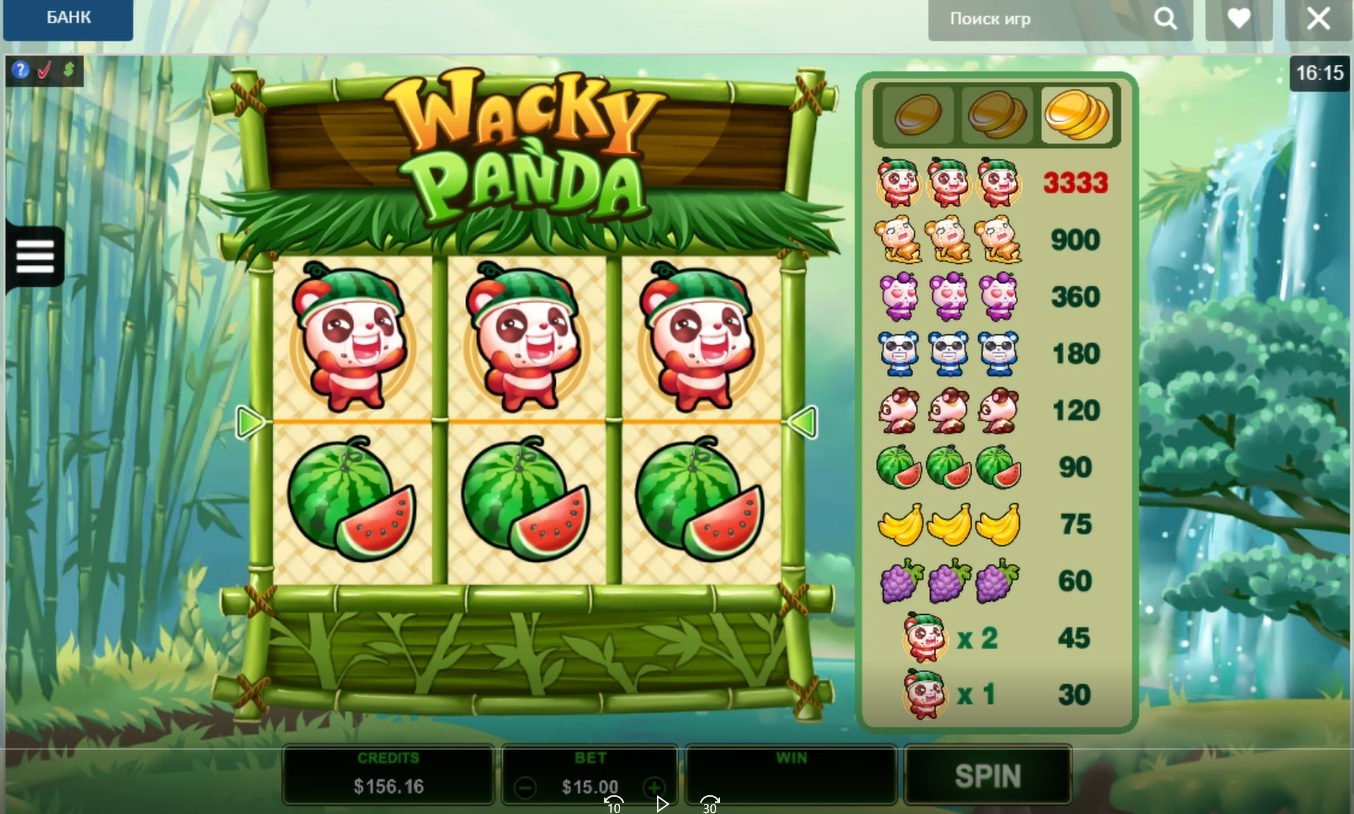1354x814 pixels.
Task: Select the single coin bet option
Action: click(x=917, y=116)
